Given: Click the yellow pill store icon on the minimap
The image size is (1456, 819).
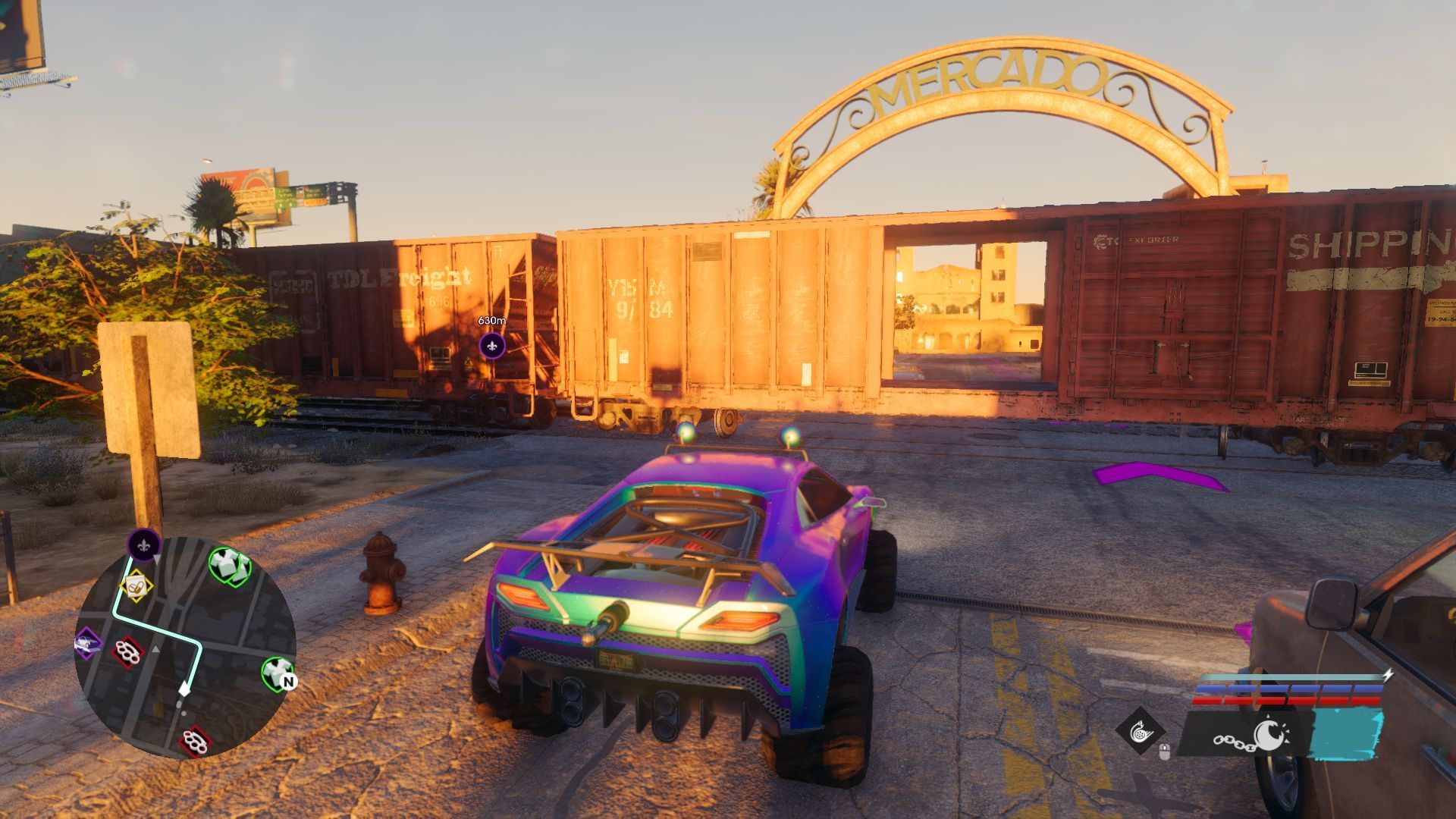Looking at the screenshot, I should click(x=135, y=586).
